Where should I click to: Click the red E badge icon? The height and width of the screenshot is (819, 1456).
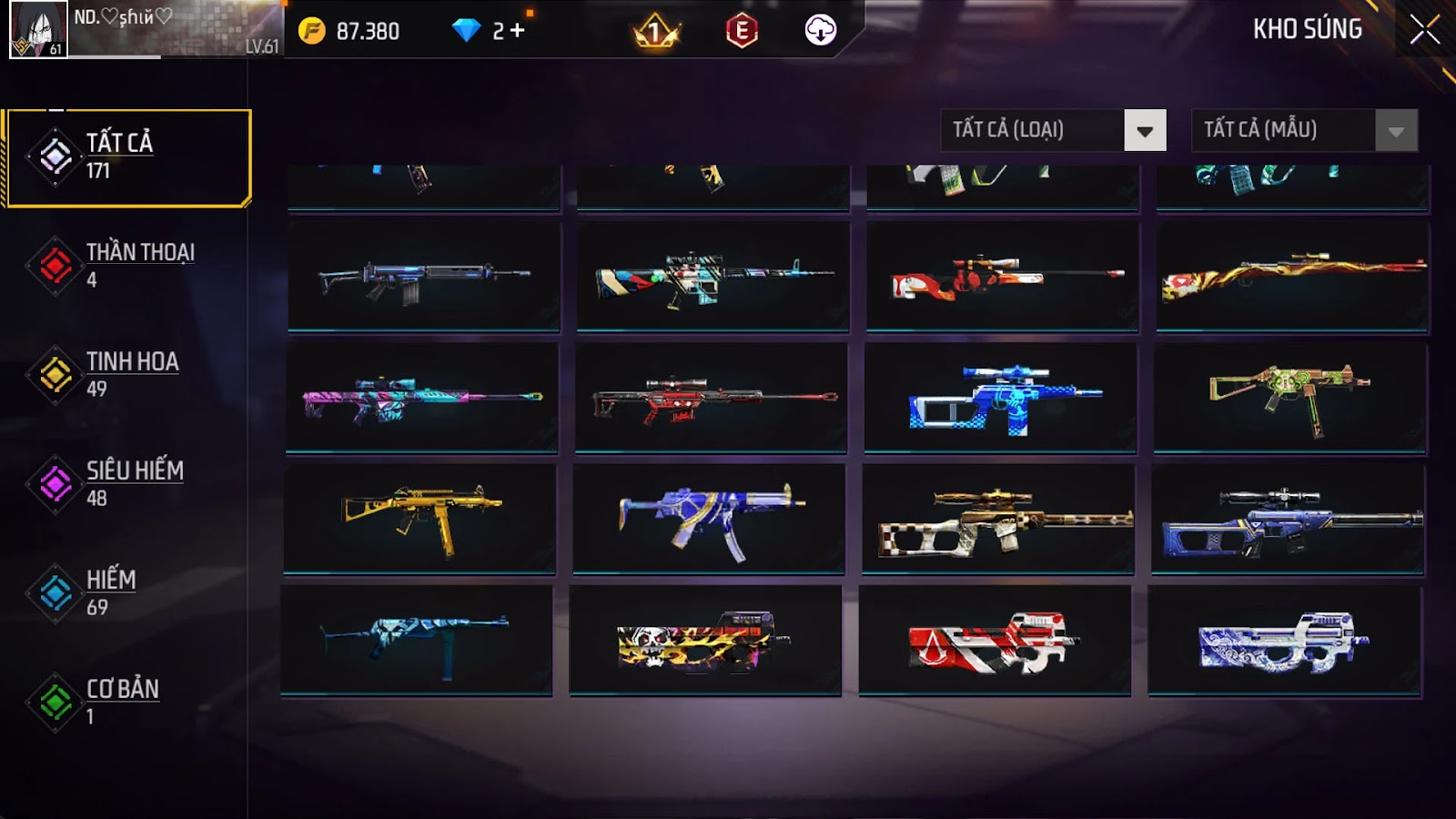click(742, 31)
